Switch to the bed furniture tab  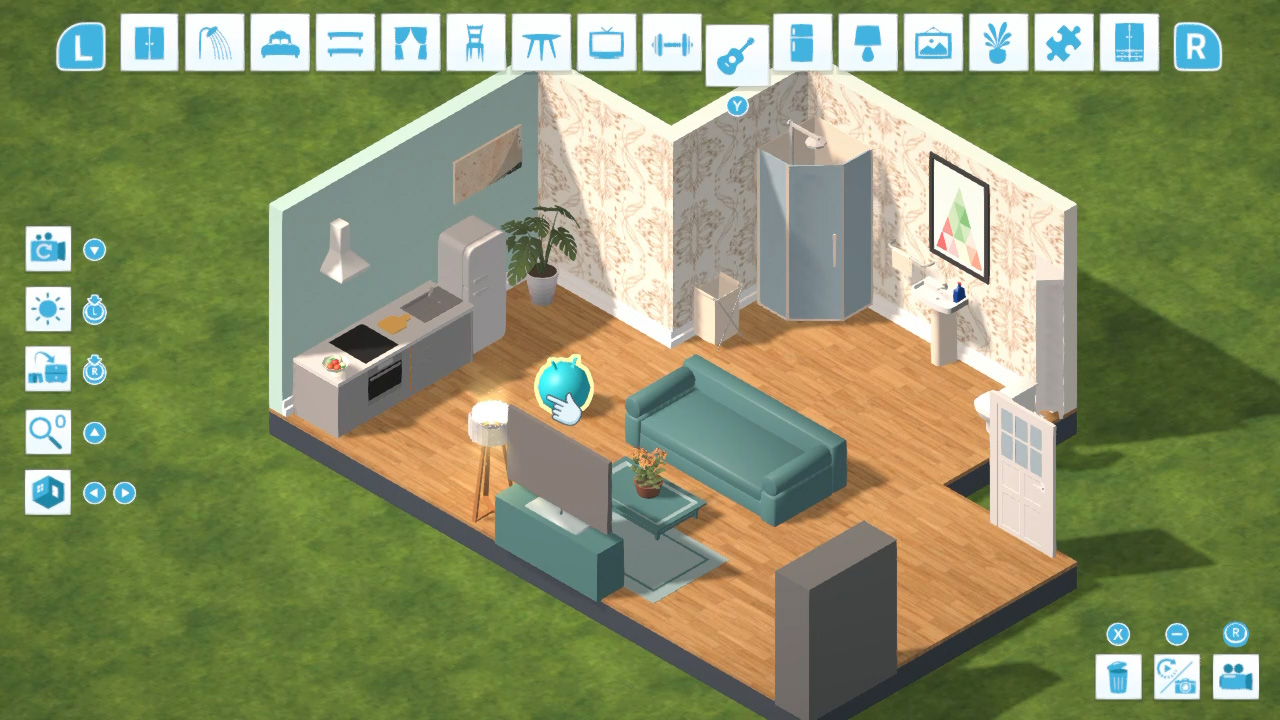(279, 45)
